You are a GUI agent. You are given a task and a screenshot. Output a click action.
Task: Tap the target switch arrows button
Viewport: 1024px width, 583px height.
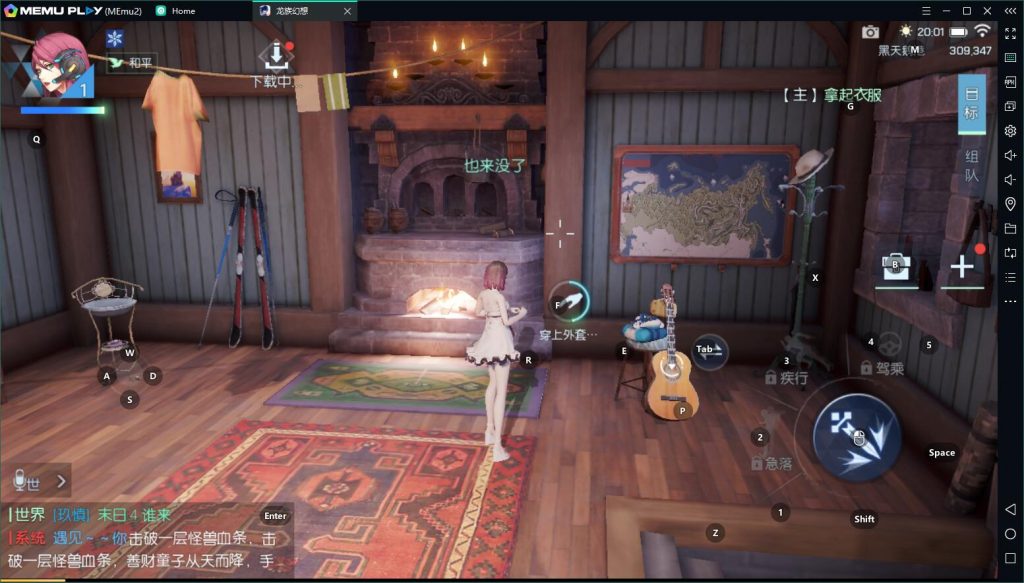708,350
